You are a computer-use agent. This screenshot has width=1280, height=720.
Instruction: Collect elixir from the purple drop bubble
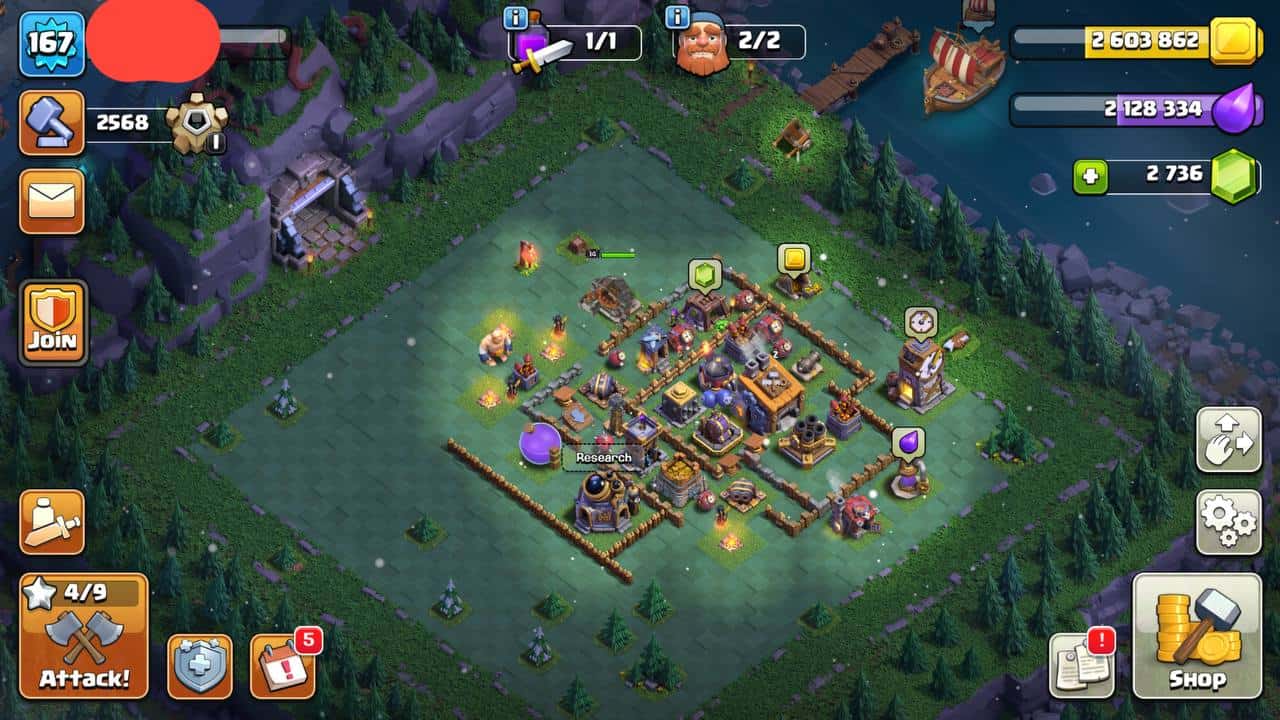coord(908,442)
